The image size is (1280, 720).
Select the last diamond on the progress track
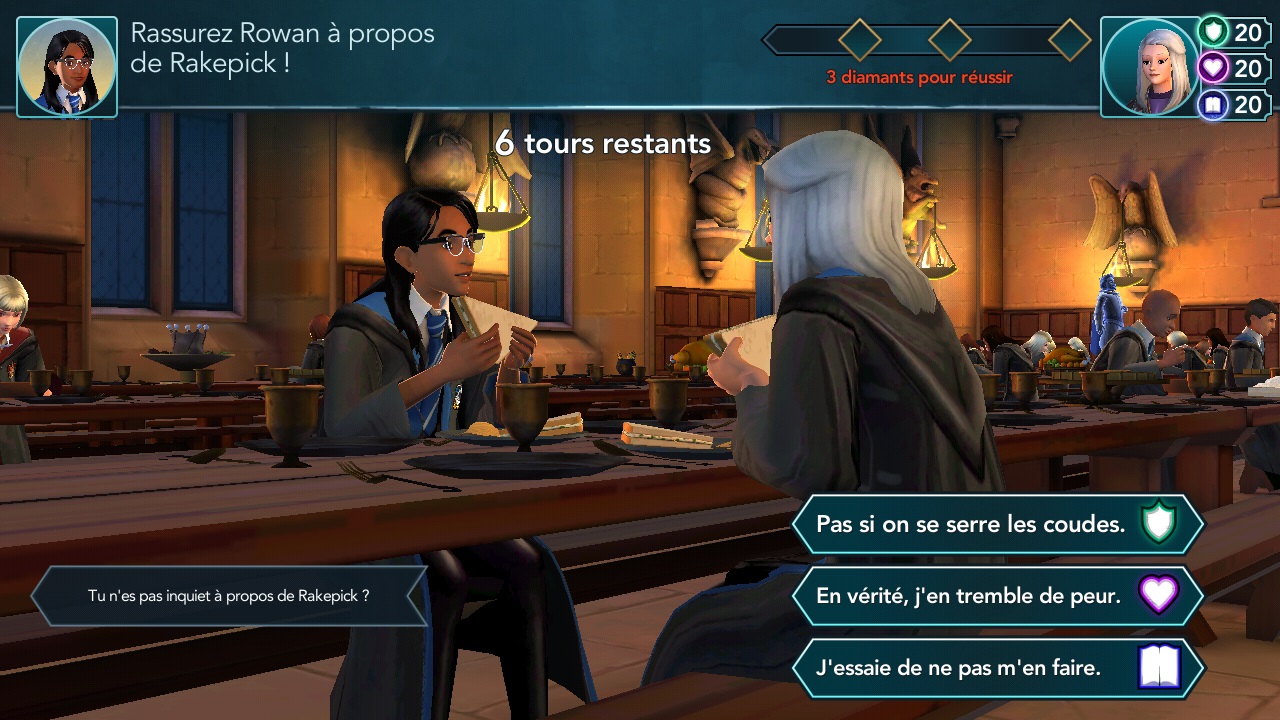[1068, 41]
